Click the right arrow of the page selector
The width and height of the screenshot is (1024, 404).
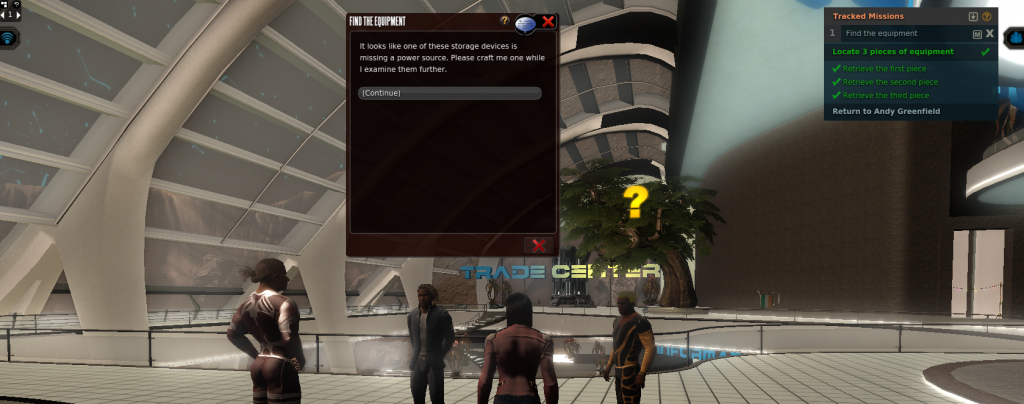20,15
